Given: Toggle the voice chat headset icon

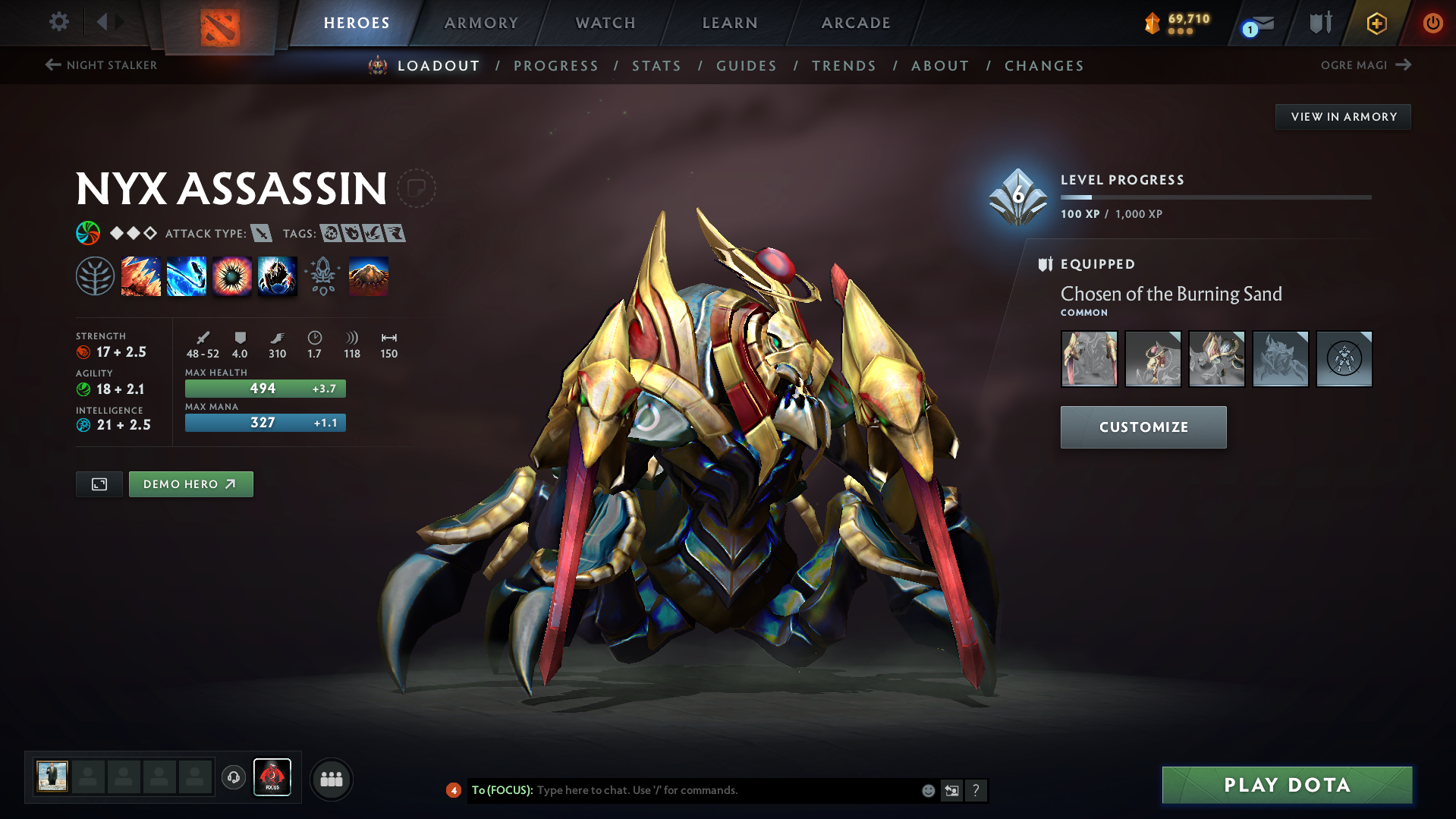Looking at the screenshot, I should tap(233, 778).
